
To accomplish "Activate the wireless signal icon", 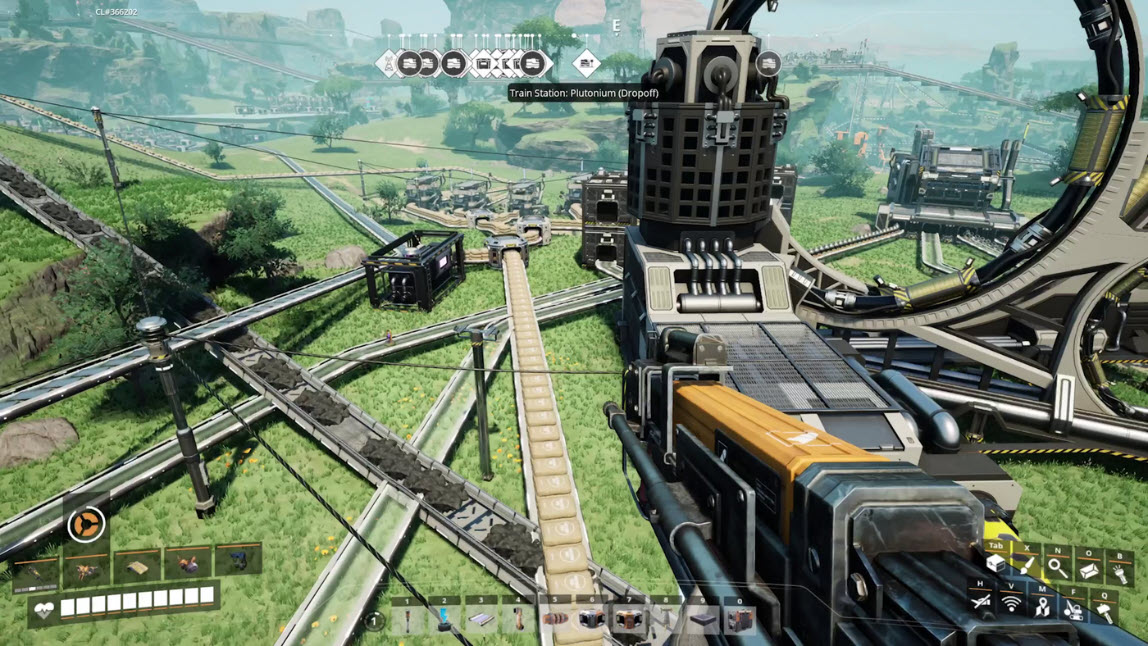I will pyautogui.click(x=1011, y=603).
